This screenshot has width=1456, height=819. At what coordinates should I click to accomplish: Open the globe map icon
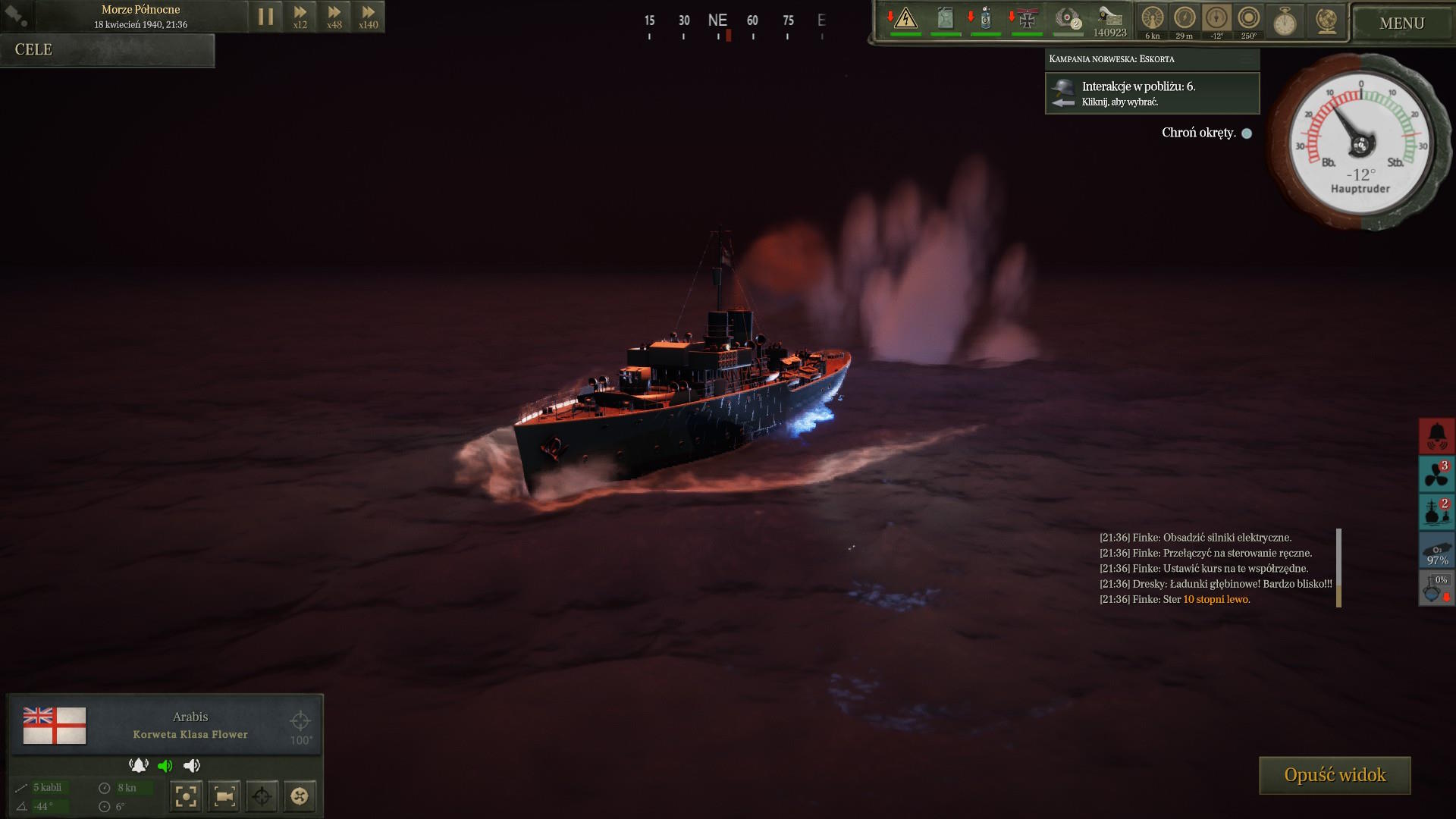(x=1326, y=21)
